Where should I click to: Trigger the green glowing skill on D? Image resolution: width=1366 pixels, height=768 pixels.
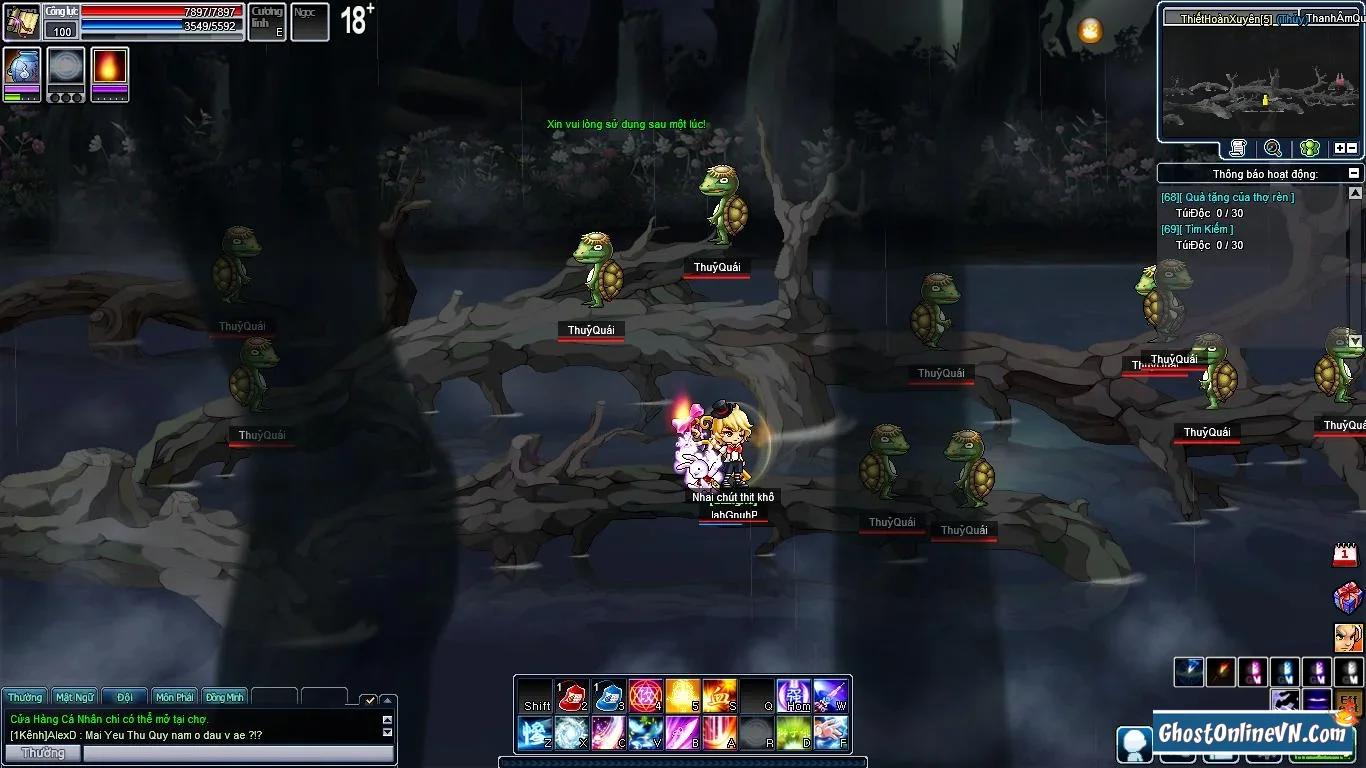[x=793, y=733]
